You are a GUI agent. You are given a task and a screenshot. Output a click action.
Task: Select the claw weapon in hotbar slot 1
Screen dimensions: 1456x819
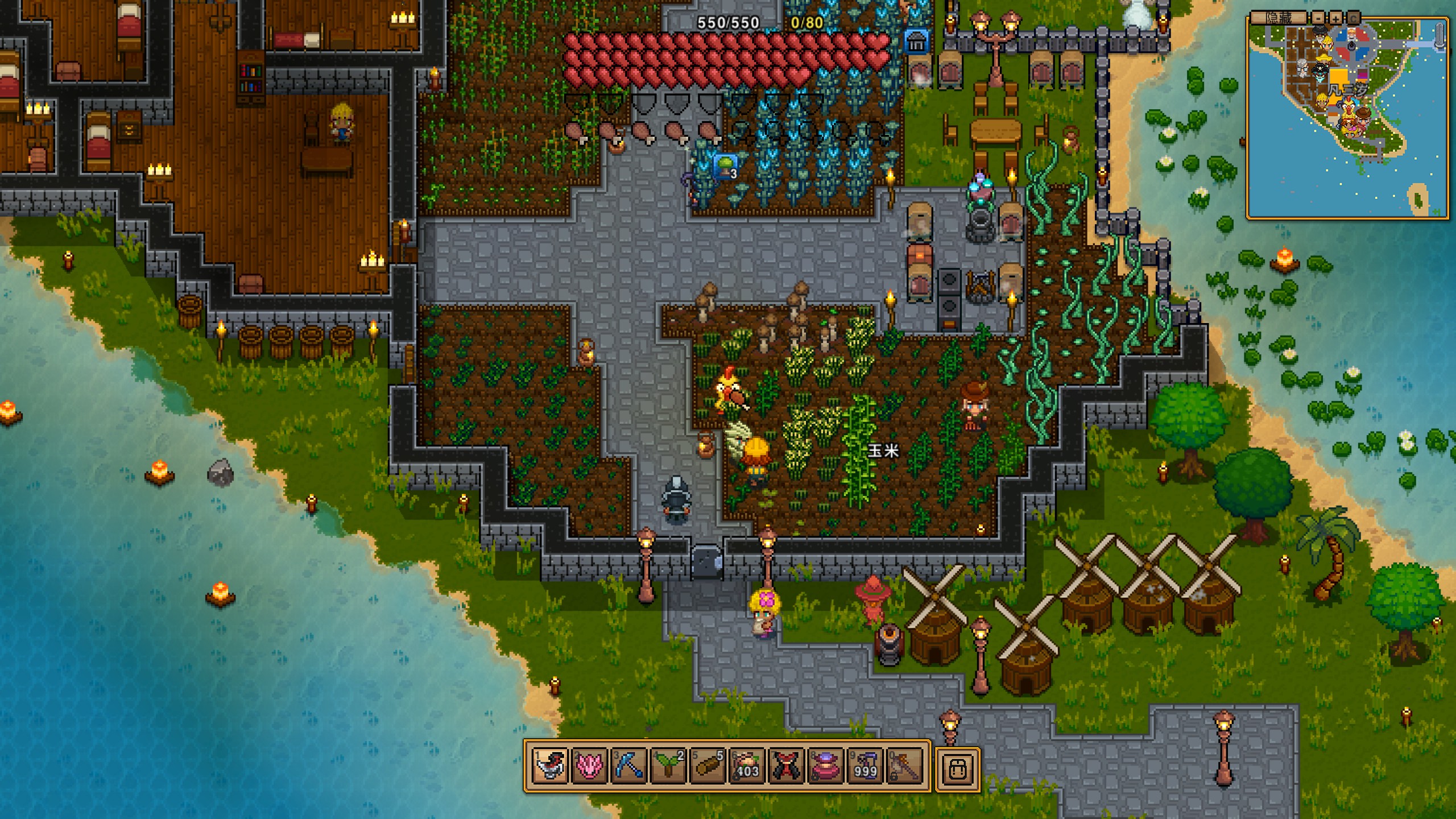[x=551, y=766]
